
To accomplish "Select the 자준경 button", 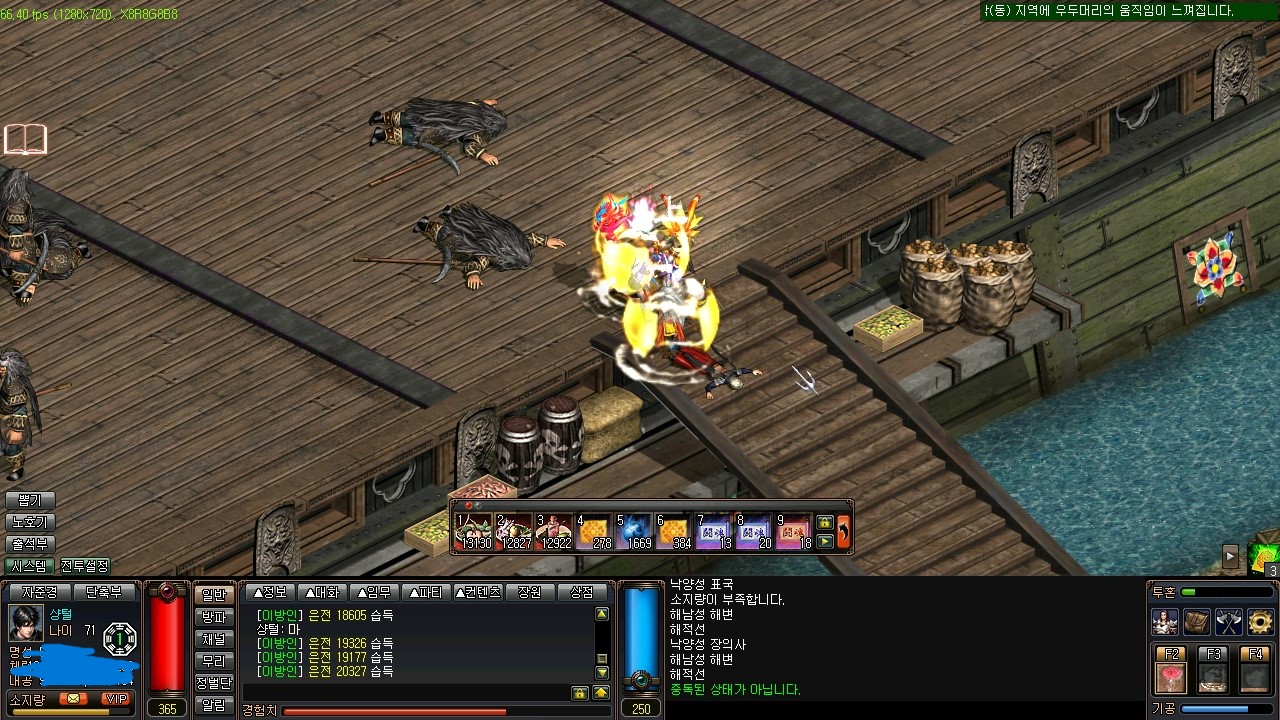I will tap(39, 592).
